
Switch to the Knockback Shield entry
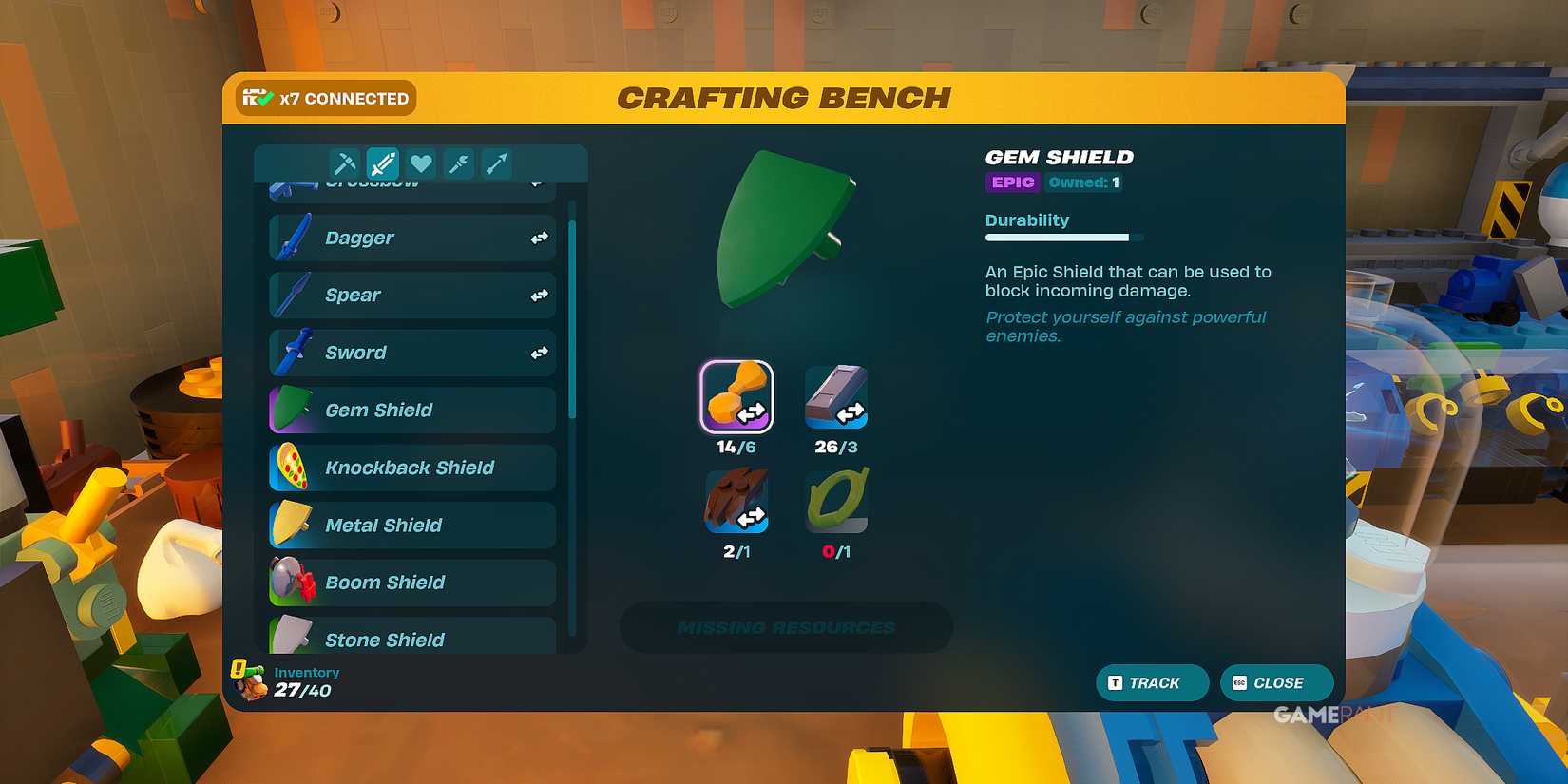pos(411,468)
